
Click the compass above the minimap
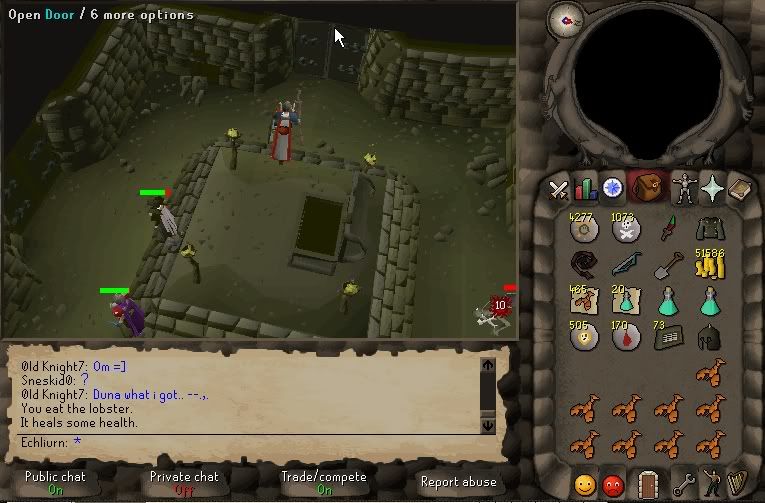tap(566, 19)
